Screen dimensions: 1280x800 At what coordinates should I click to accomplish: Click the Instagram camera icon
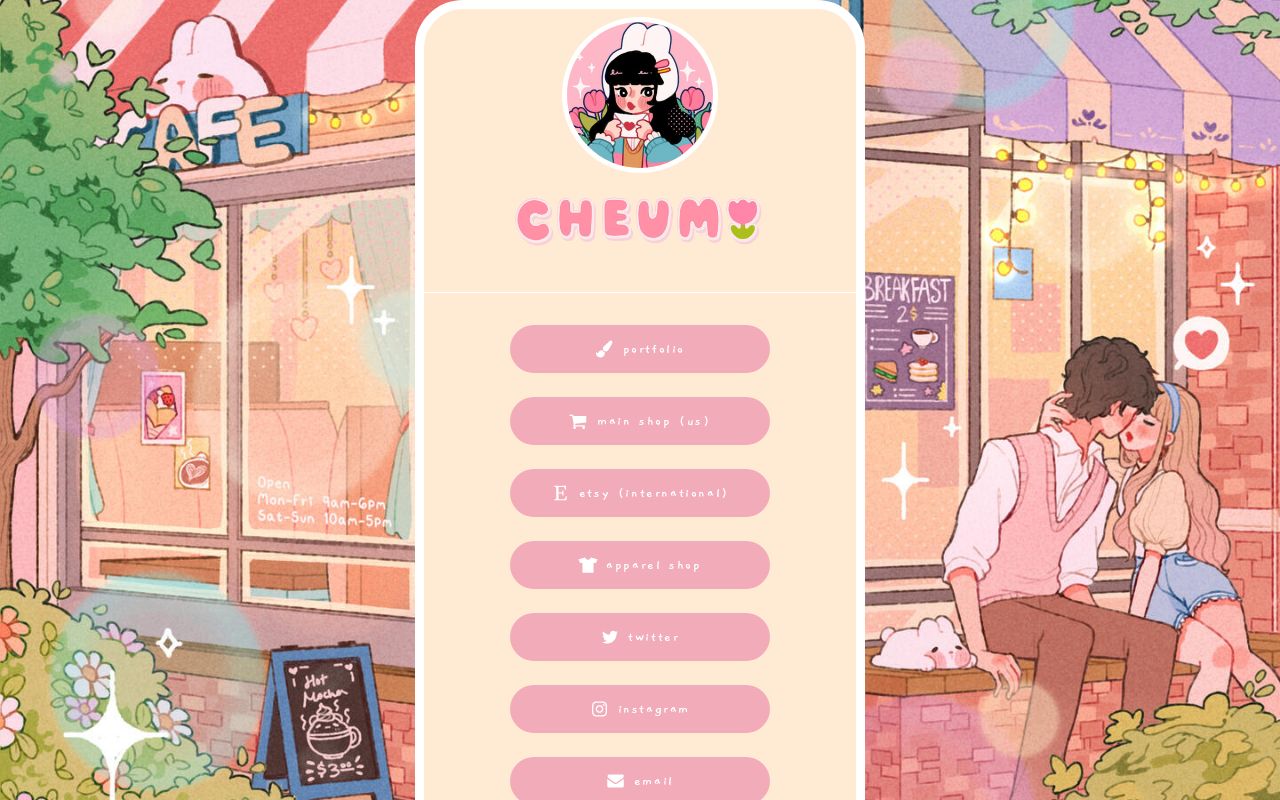point(599,709)
